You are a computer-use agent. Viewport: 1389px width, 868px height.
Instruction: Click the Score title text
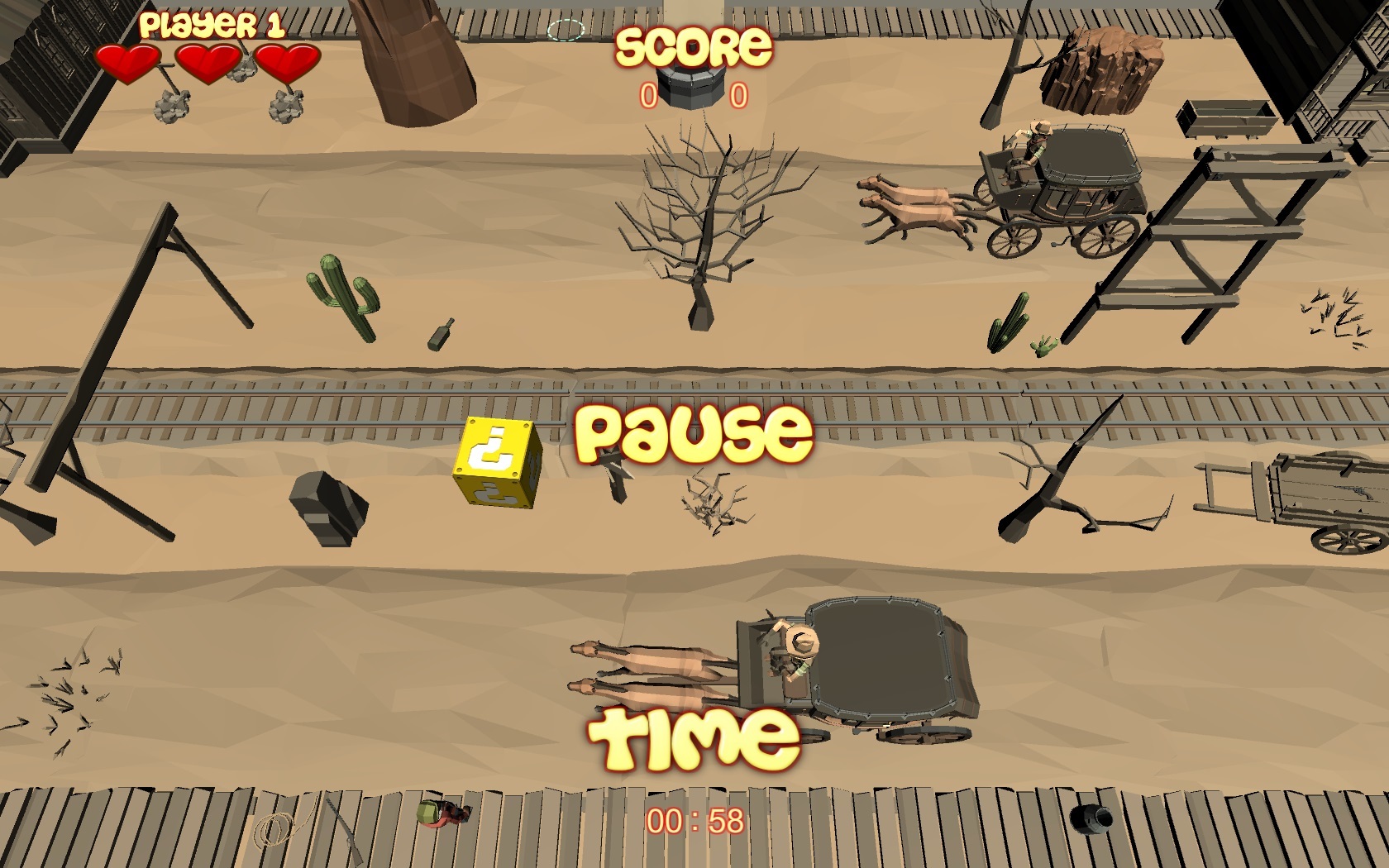pos(693,48)
